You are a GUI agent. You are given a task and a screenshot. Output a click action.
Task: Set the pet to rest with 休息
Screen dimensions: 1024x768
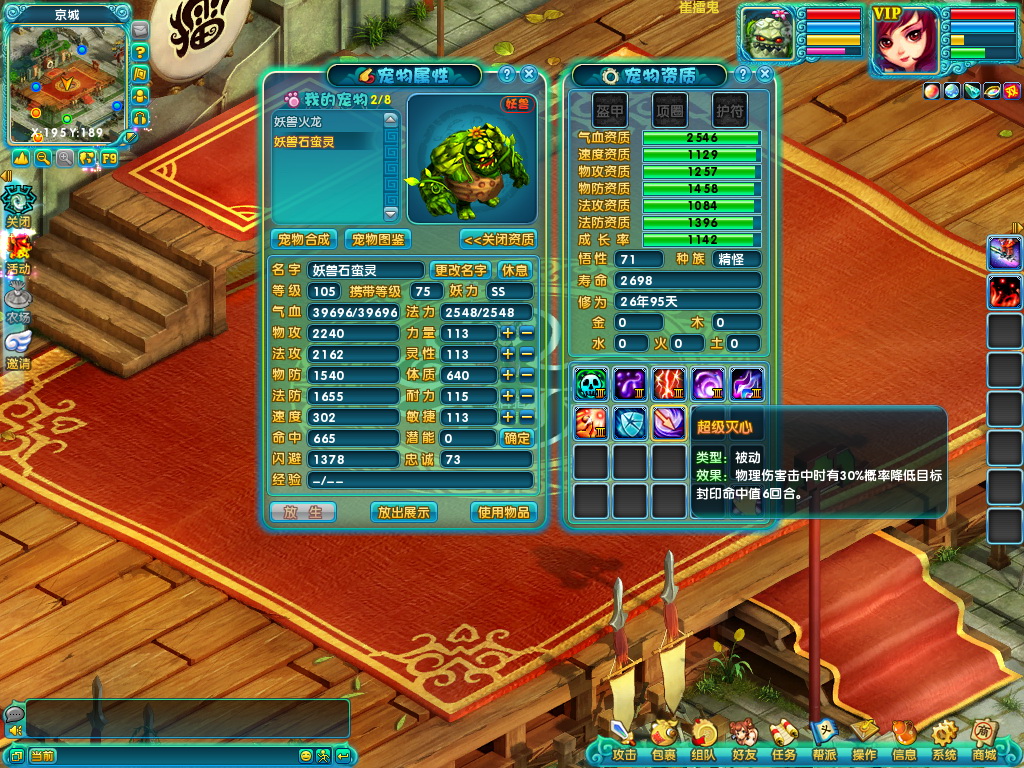pos(514,270)
